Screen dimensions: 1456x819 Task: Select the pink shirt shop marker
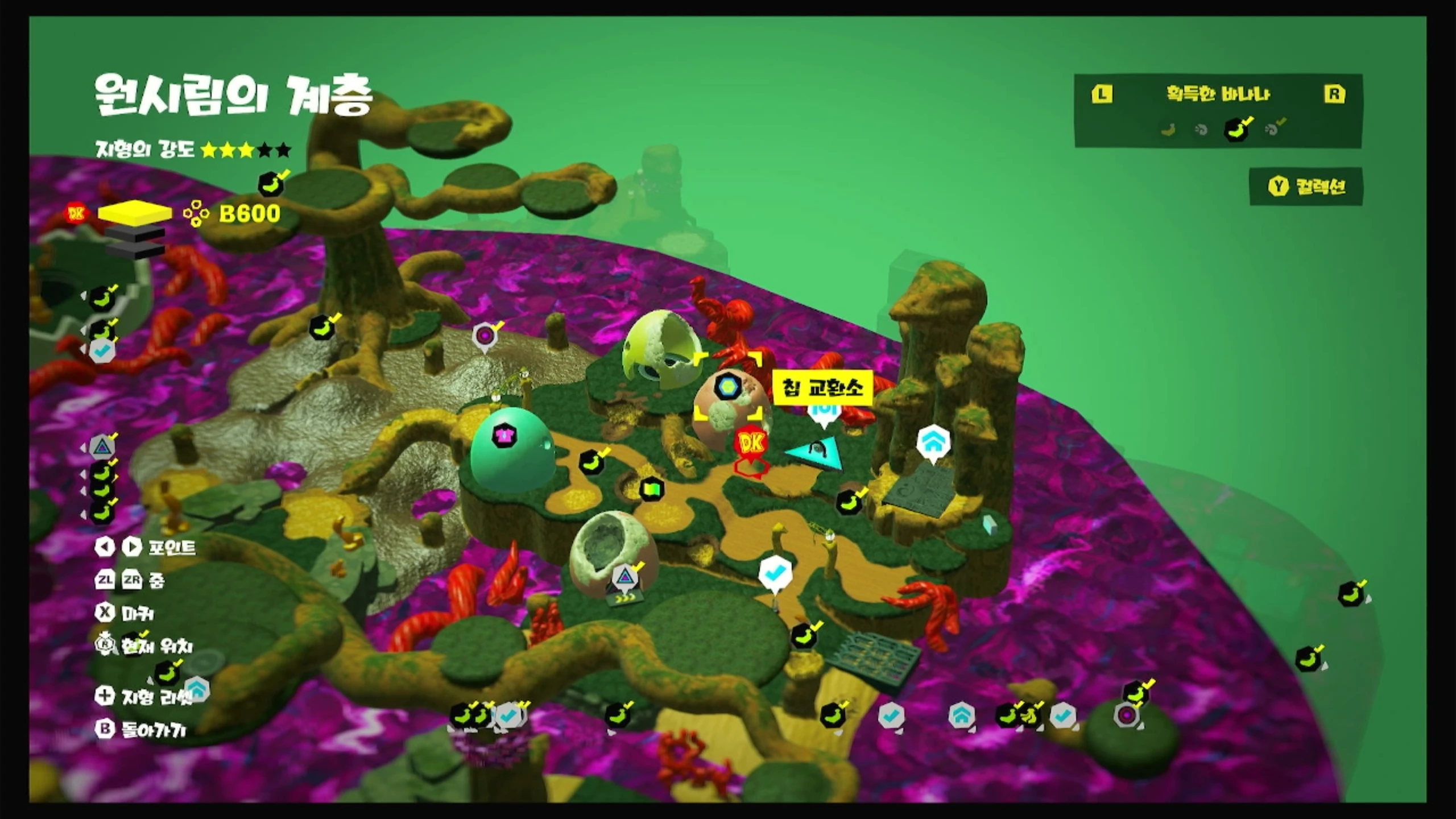503,436
